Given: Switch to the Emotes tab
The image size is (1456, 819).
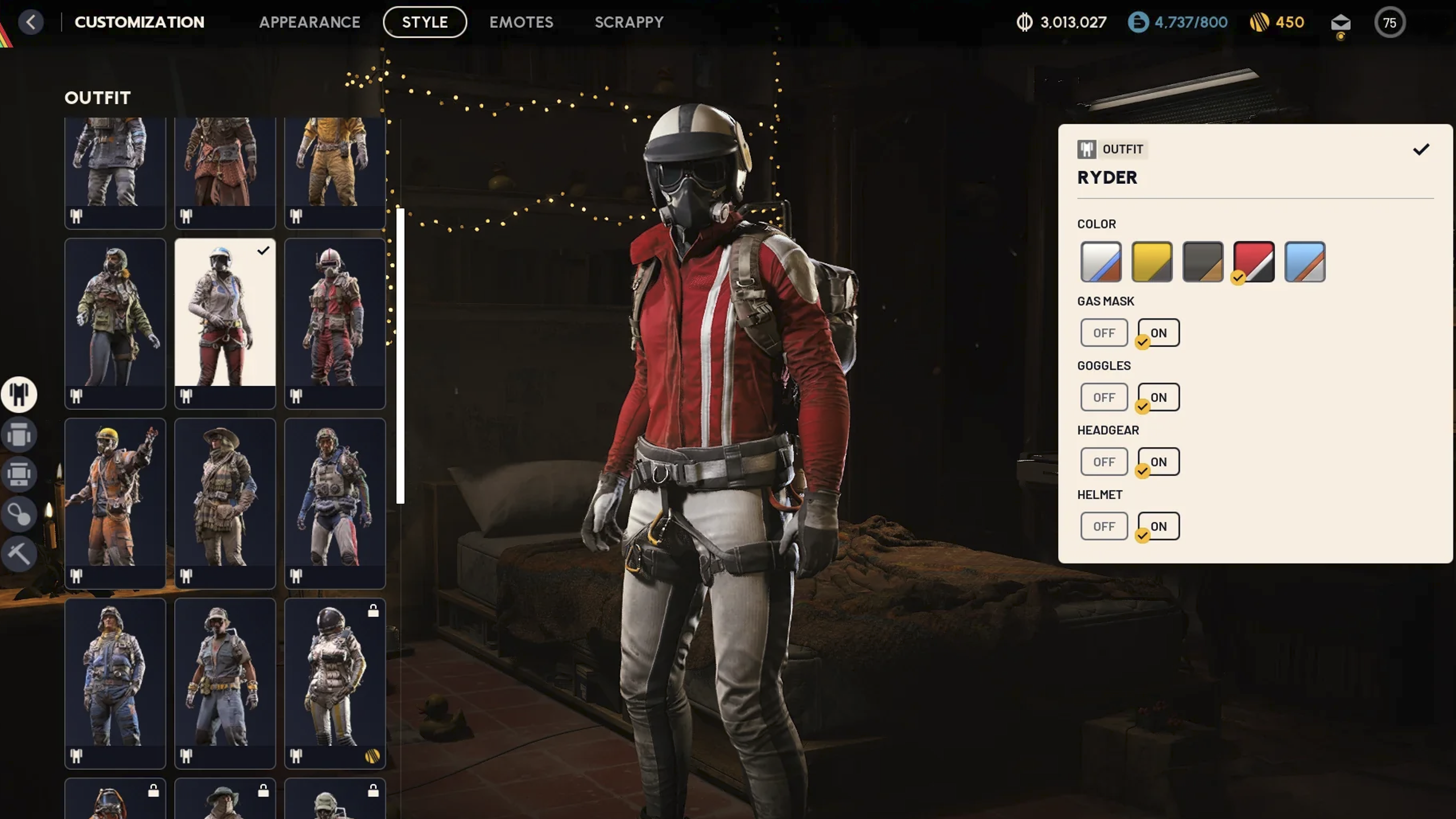Looking at the screenshot, I should [522, 22].
